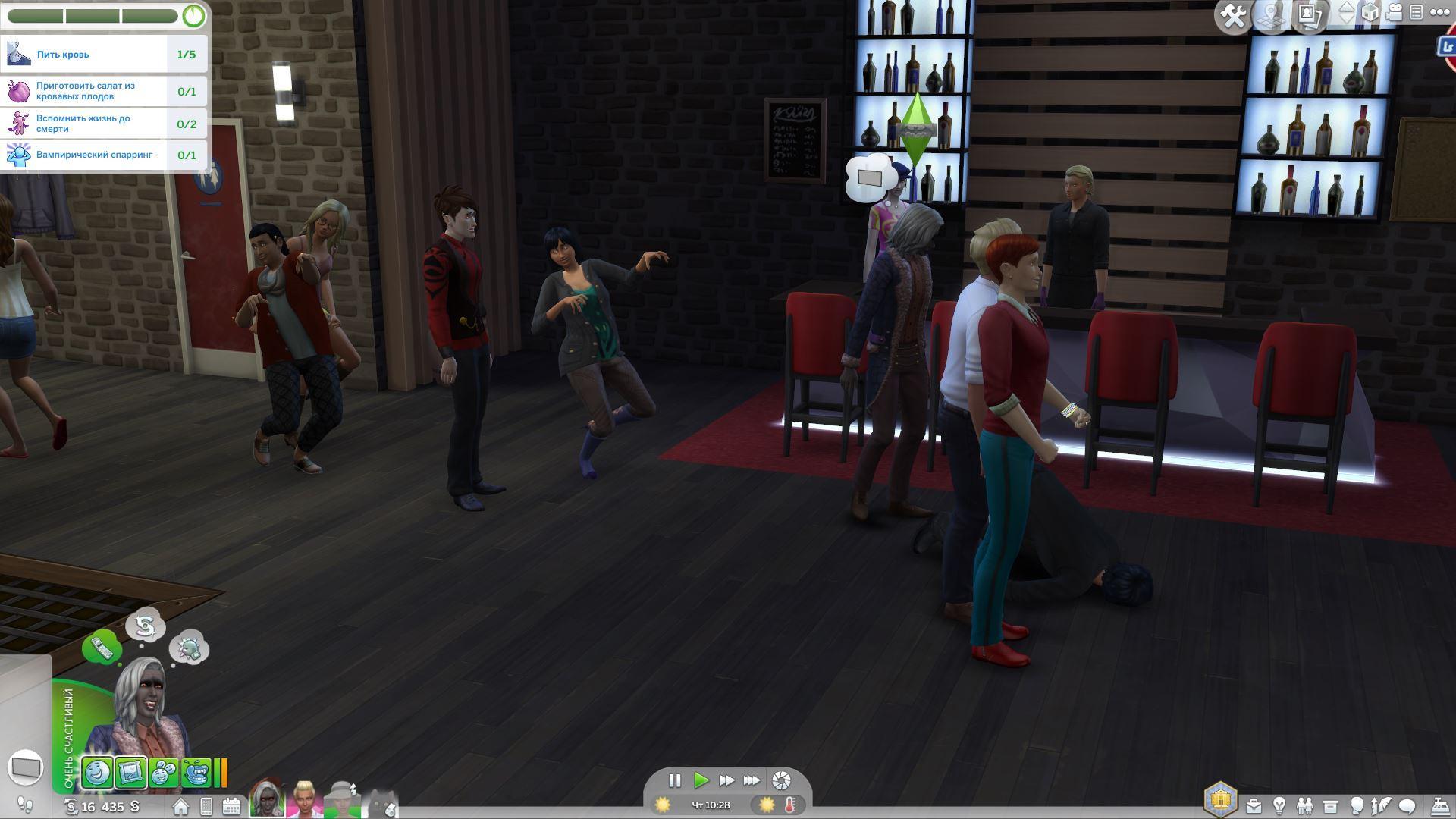Select the blond Sim household portrait
Viewport: 1456px width, 819px height.
click(x=304, y=799)
